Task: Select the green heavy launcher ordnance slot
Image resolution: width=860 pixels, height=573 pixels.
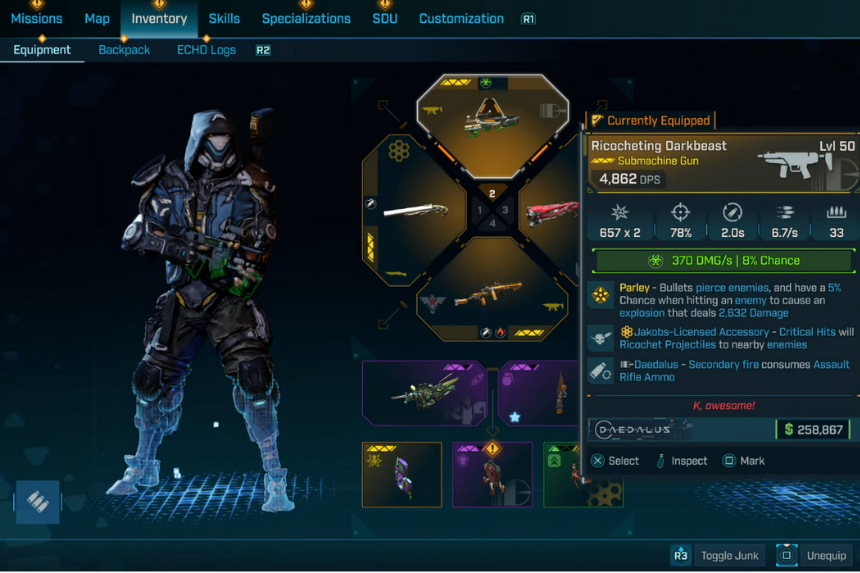Action: (x=425, y=393)
